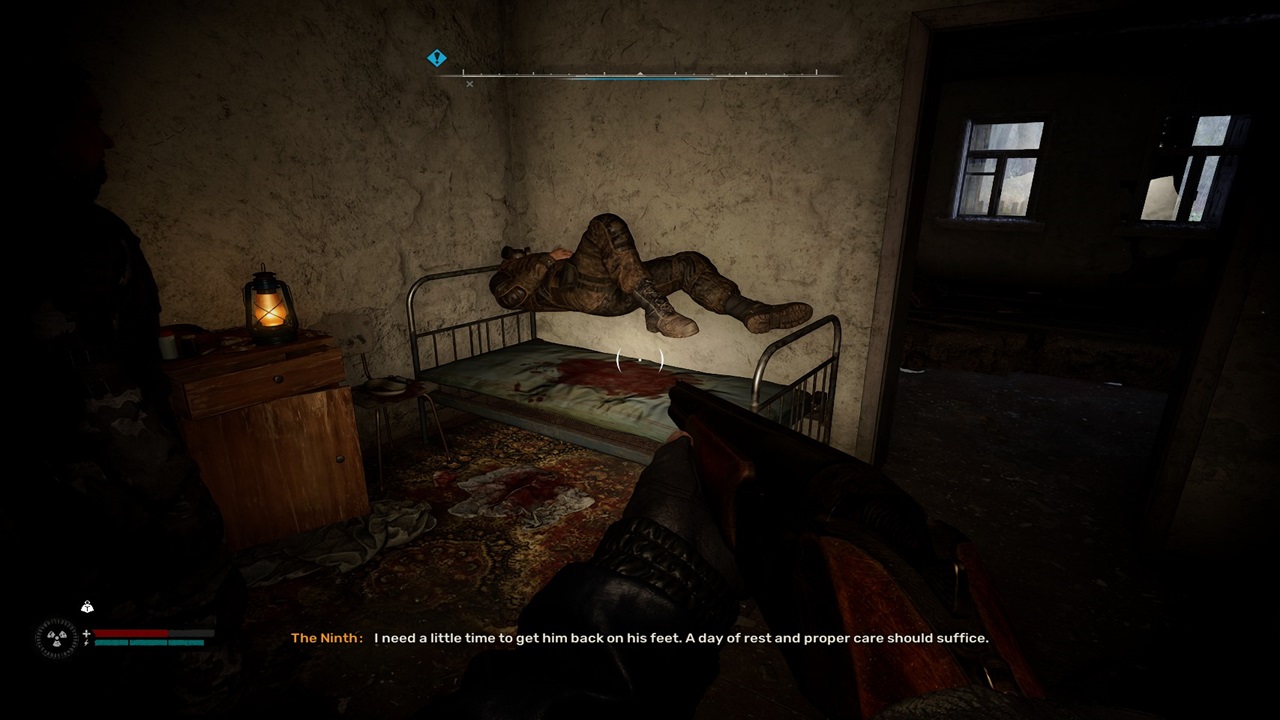
Task: Click the stamina lightning bolt icon
Action: 86,643
